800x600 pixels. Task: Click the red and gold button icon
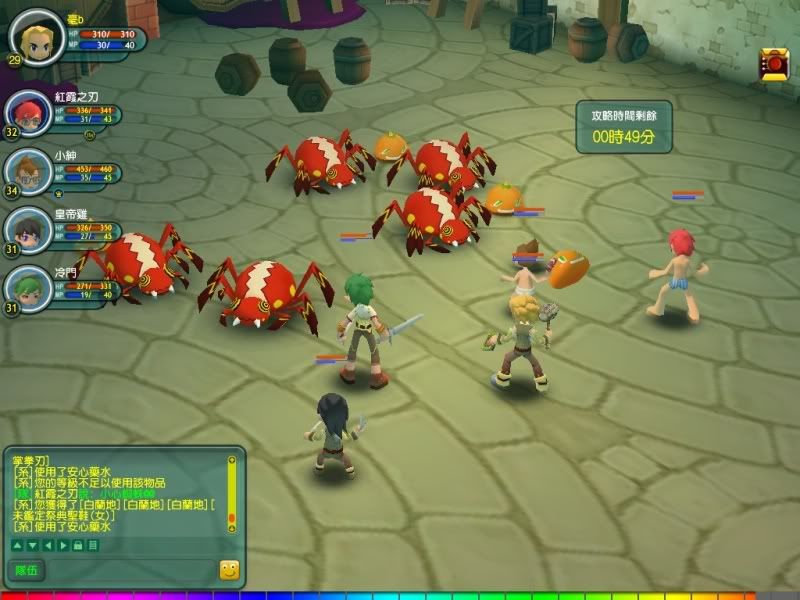click(775, 64)
